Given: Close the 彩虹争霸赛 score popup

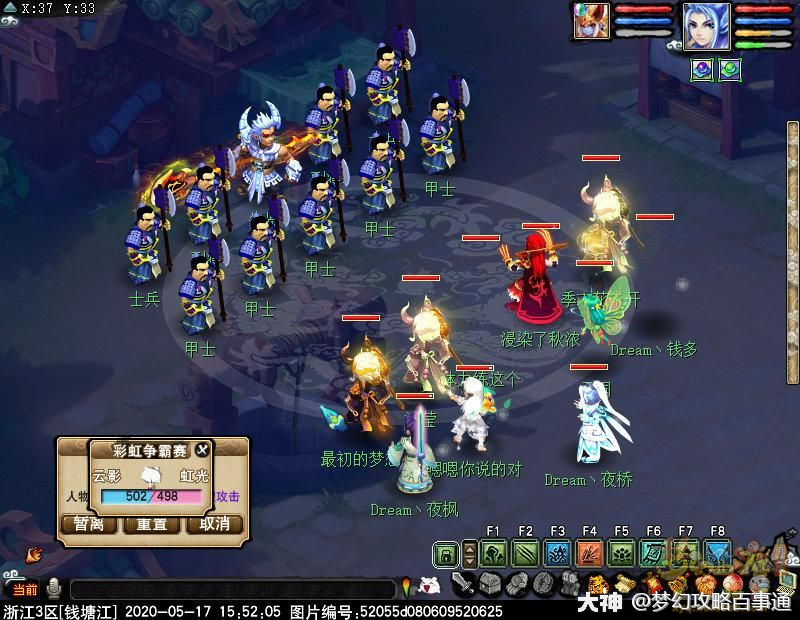Looking at the screenshot, I should tap(203, 450).
